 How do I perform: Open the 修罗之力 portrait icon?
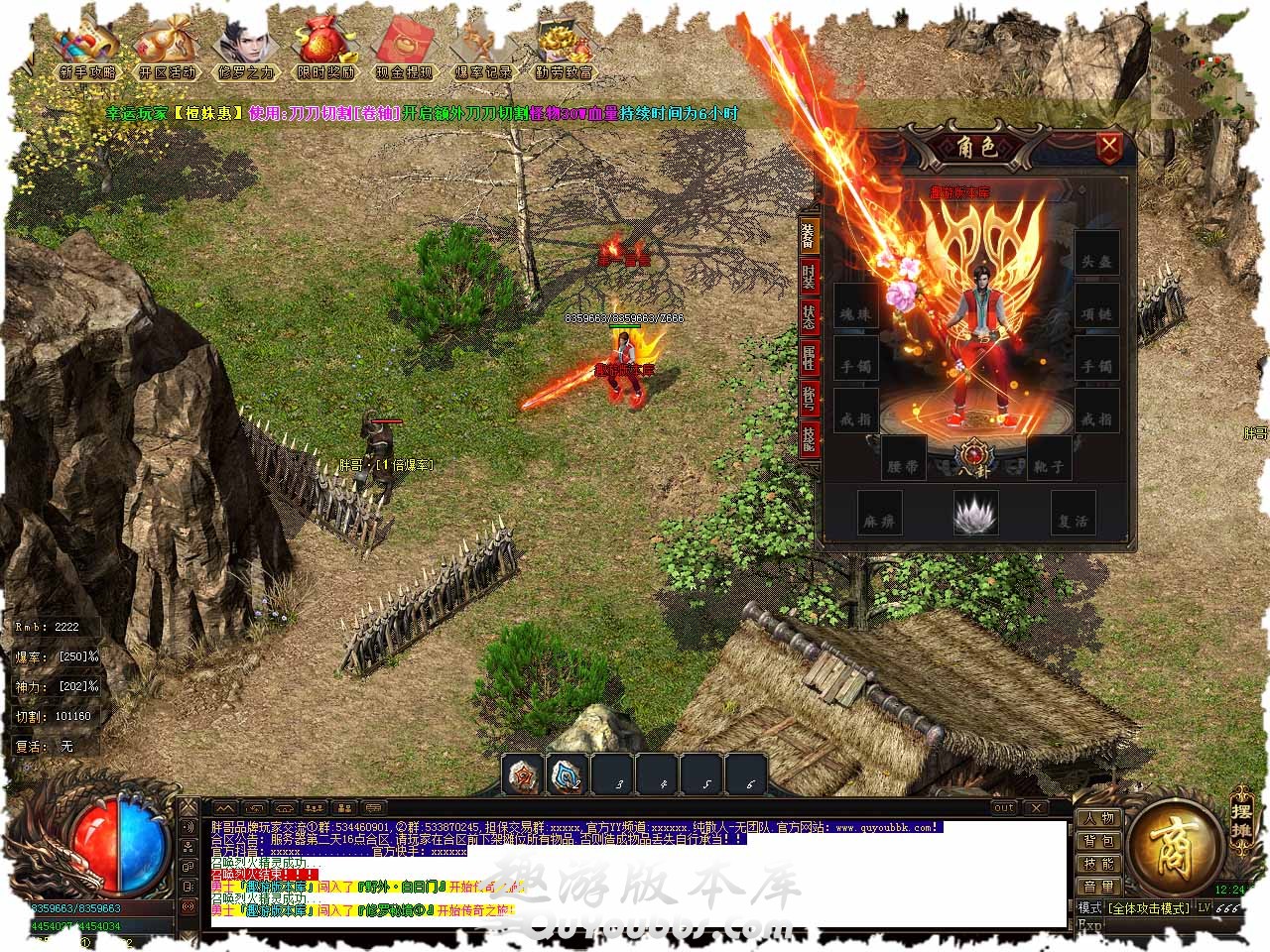pos(244,48)
